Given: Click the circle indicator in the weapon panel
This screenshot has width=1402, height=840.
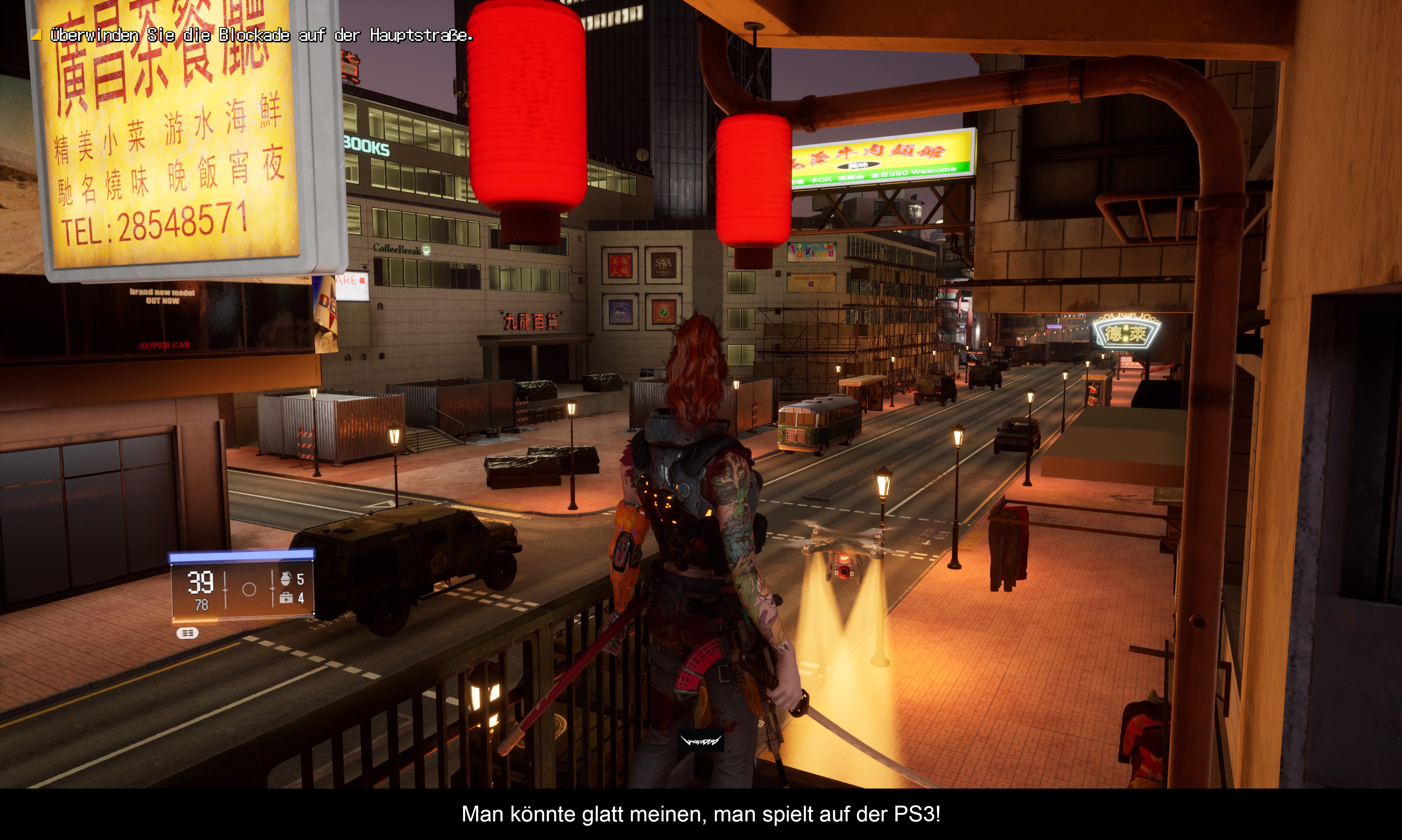Looking at the screenshot, I should point(249,589).
